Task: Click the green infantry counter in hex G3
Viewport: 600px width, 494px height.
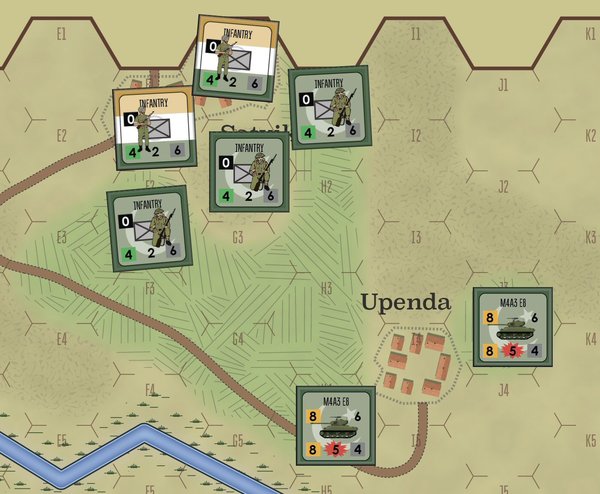Action: 249,171
